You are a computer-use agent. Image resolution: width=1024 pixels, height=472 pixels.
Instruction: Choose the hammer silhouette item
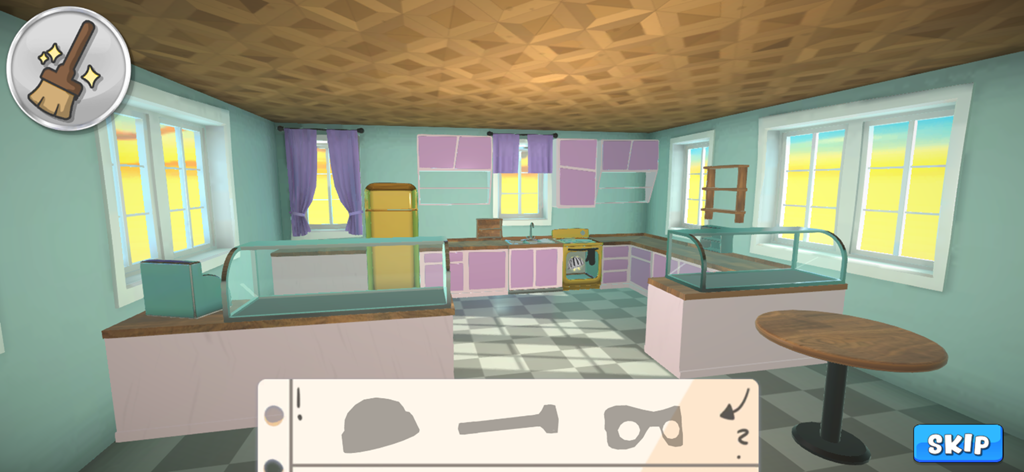[x=508, y=420]
